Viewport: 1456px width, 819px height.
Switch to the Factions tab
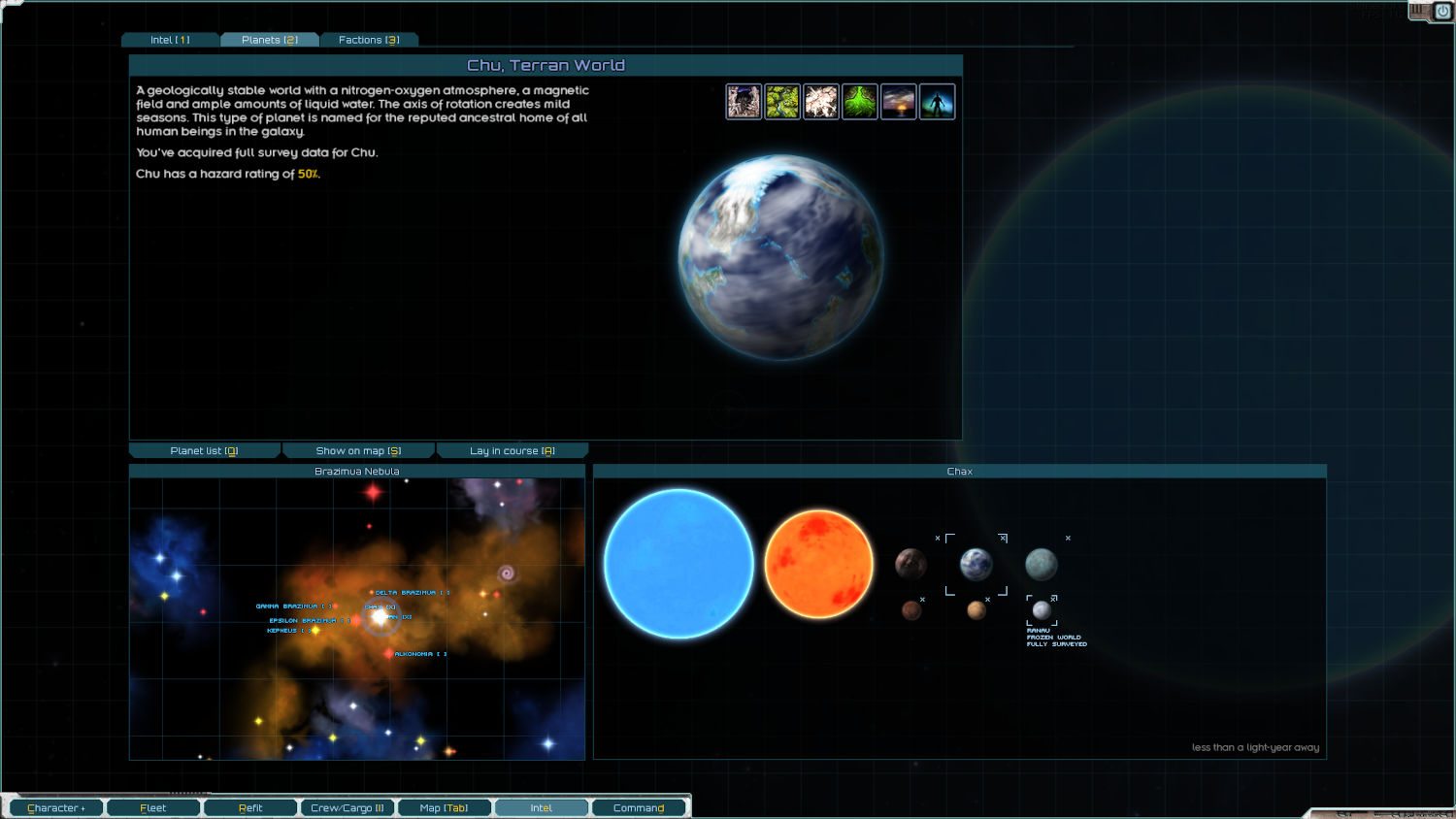tap(369, 40)
